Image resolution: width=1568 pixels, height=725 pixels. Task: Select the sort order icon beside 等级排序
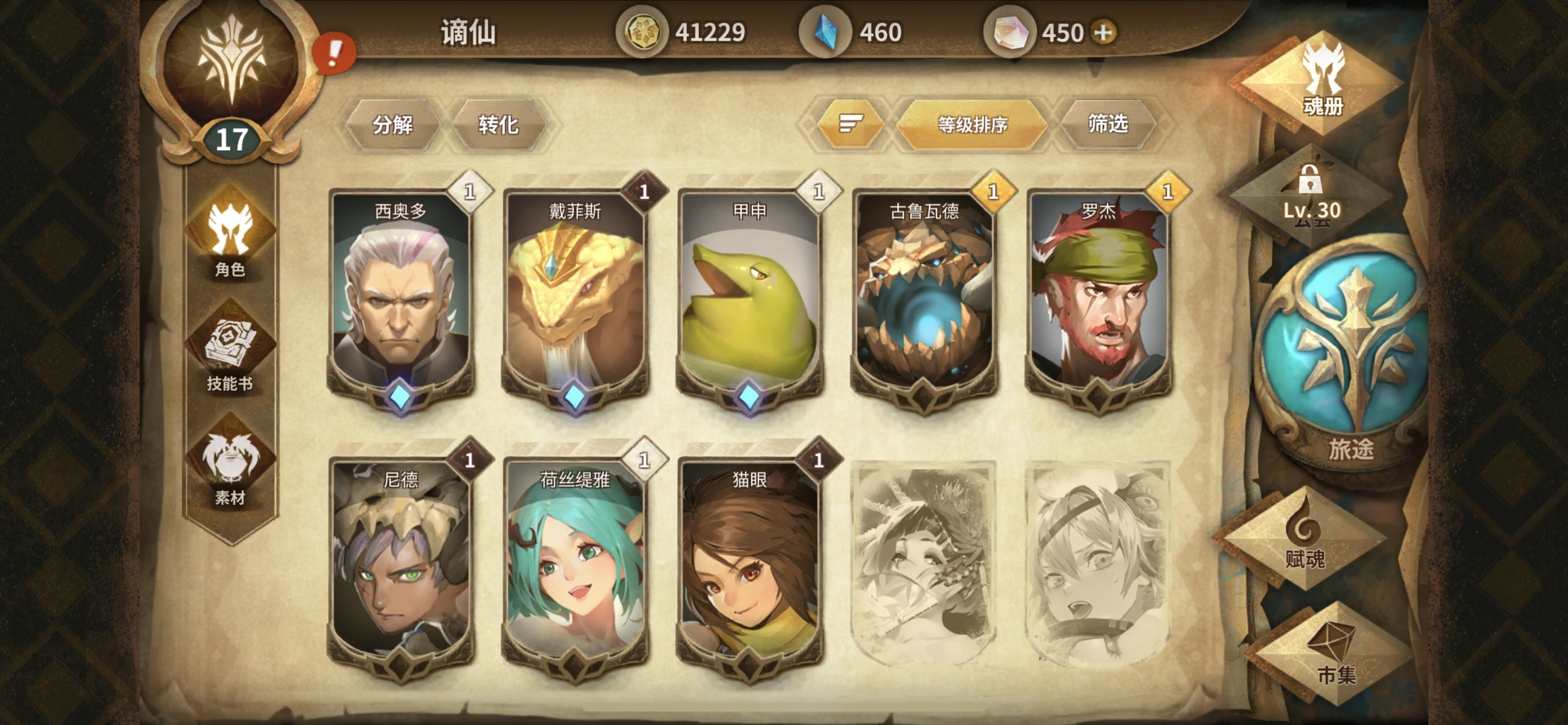(852, 125)
